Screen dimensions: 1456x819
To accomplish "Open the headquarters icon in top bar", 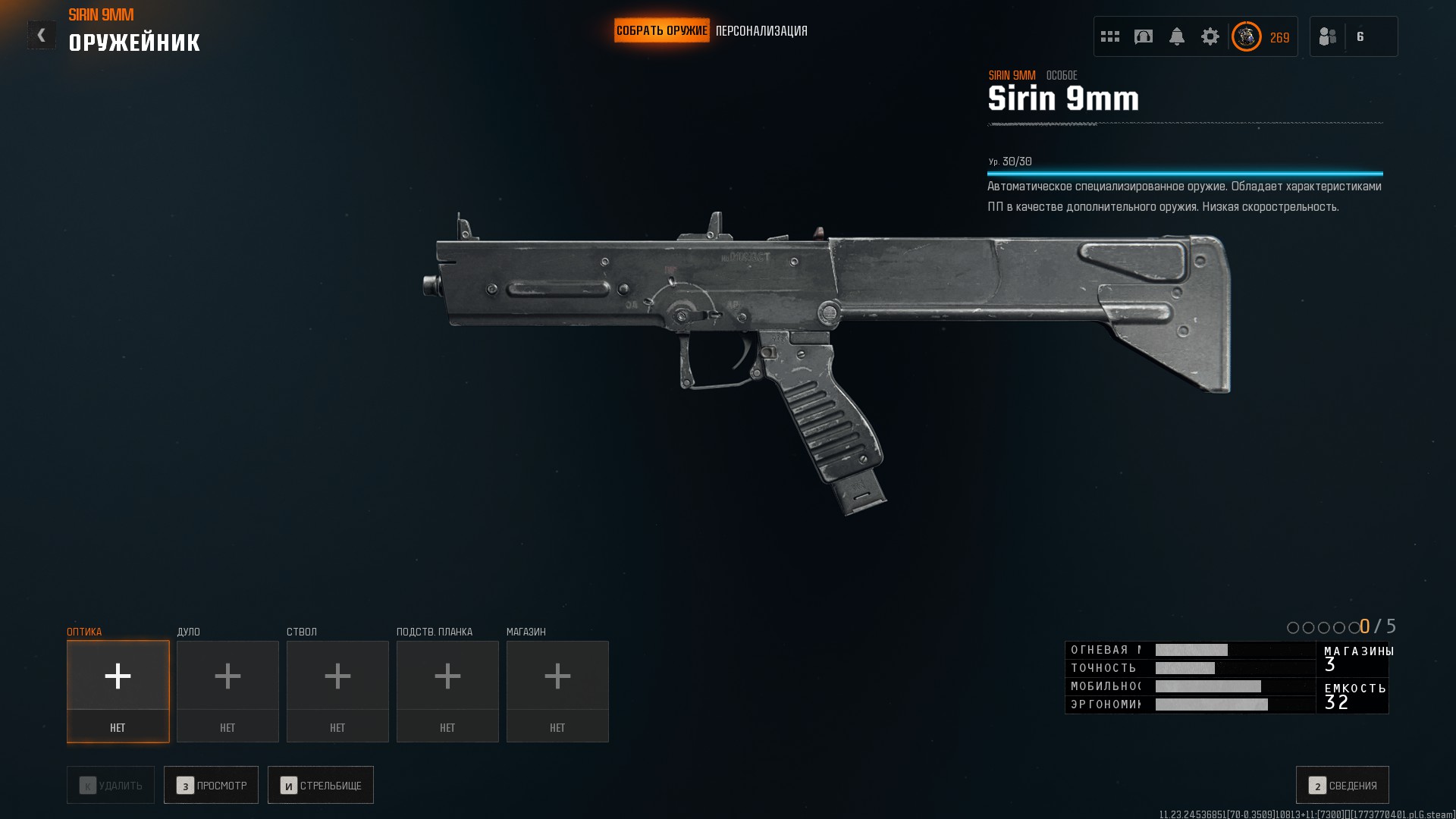I will 1144,36.
